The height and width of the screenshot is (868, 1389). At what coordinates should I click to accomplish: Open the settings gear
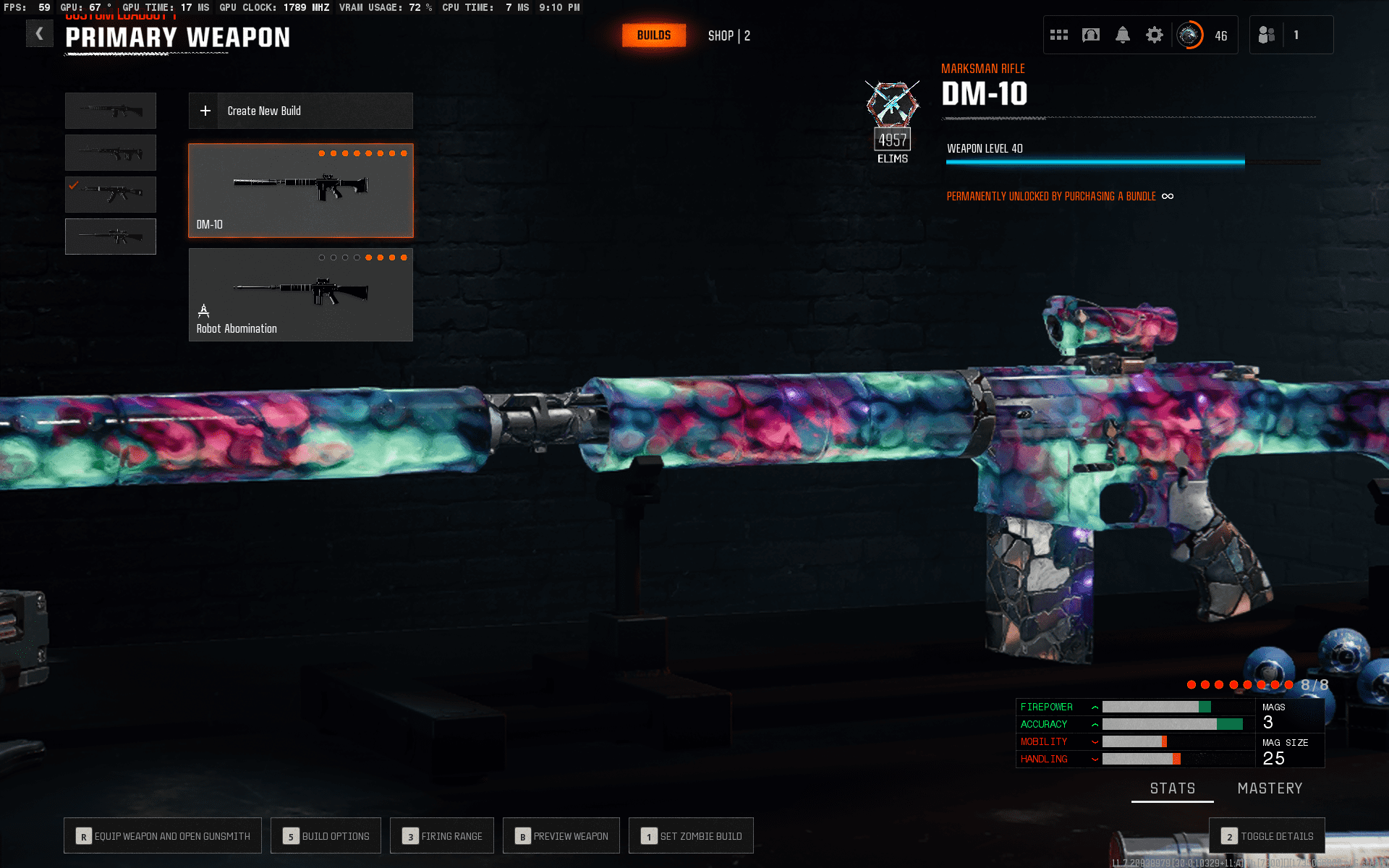1154,35
